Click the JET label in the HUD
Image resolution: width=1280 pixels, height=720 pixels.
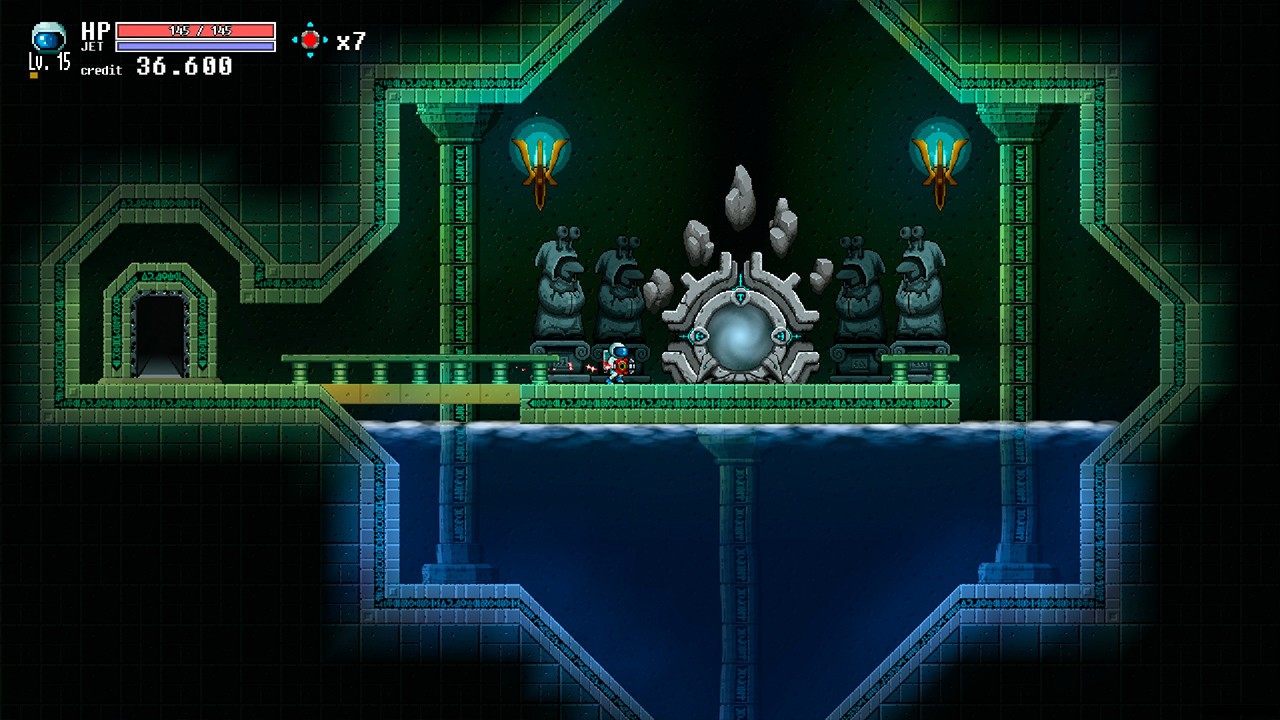[94, 46]
